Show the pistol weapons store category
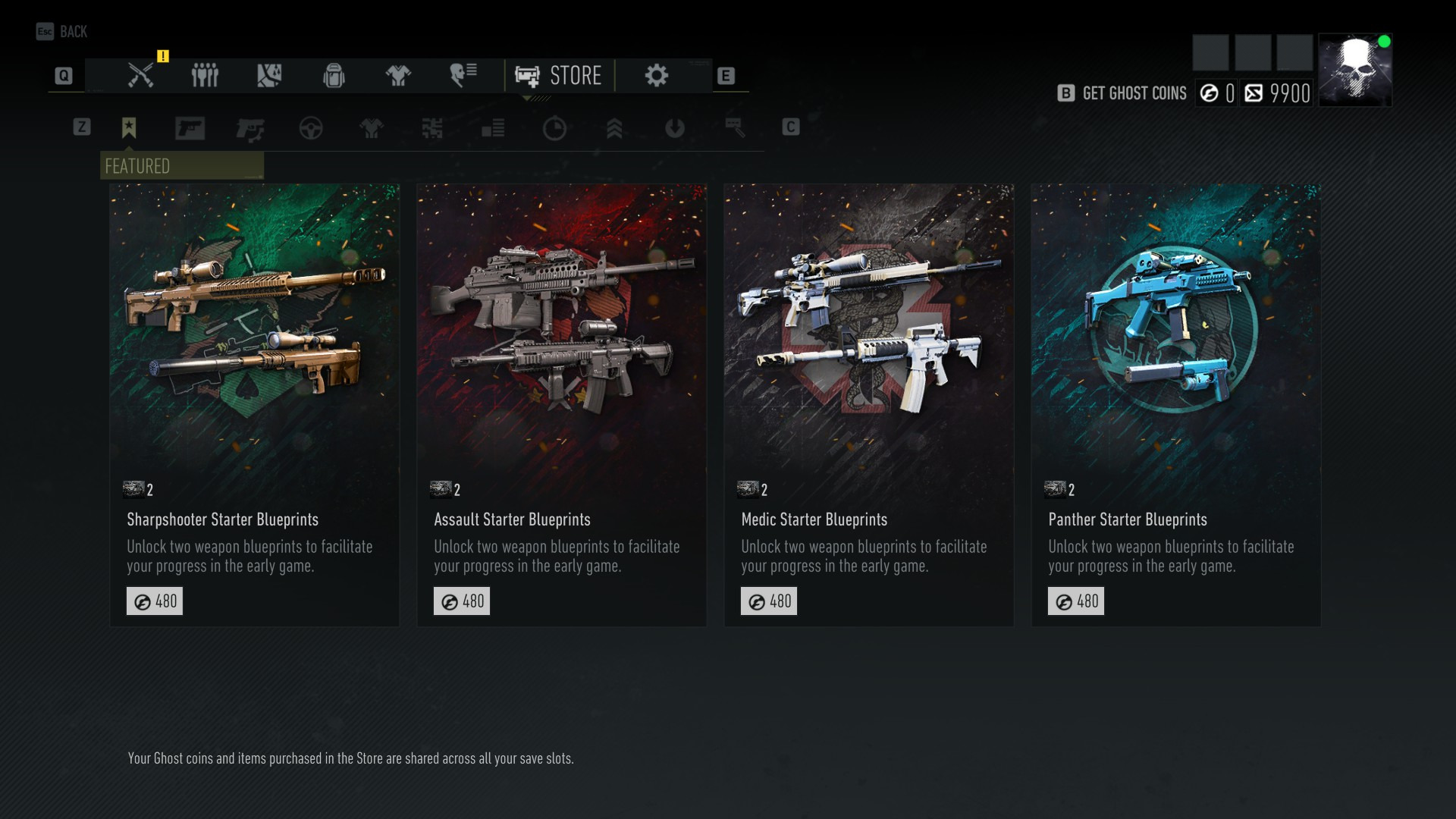The width and height of the screenshot is (1456, 819). [190, 128]
